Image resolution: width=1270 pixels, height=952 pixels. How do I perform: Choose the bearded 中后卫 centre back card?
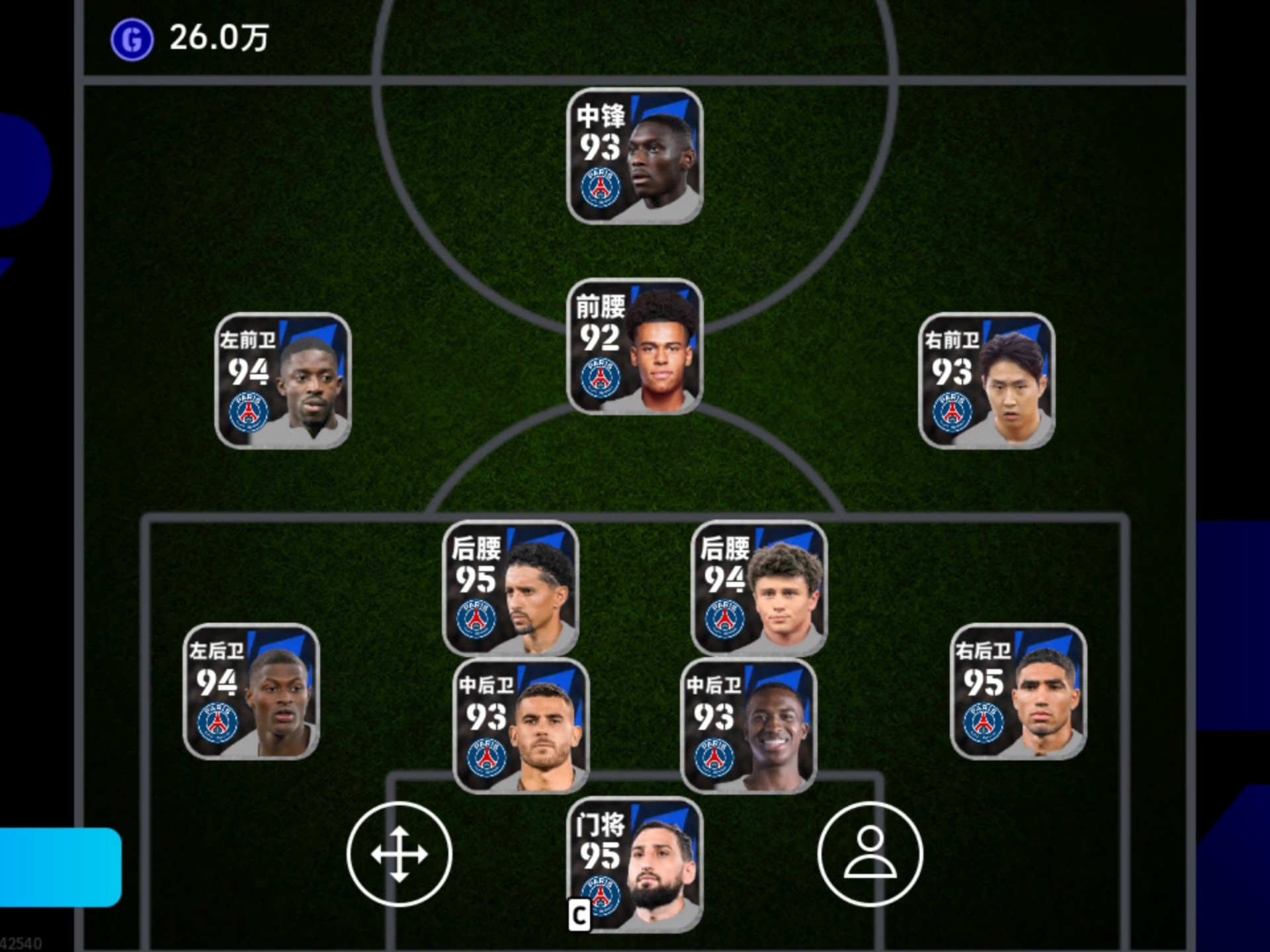pyautogui.click(x=521, y=726)
